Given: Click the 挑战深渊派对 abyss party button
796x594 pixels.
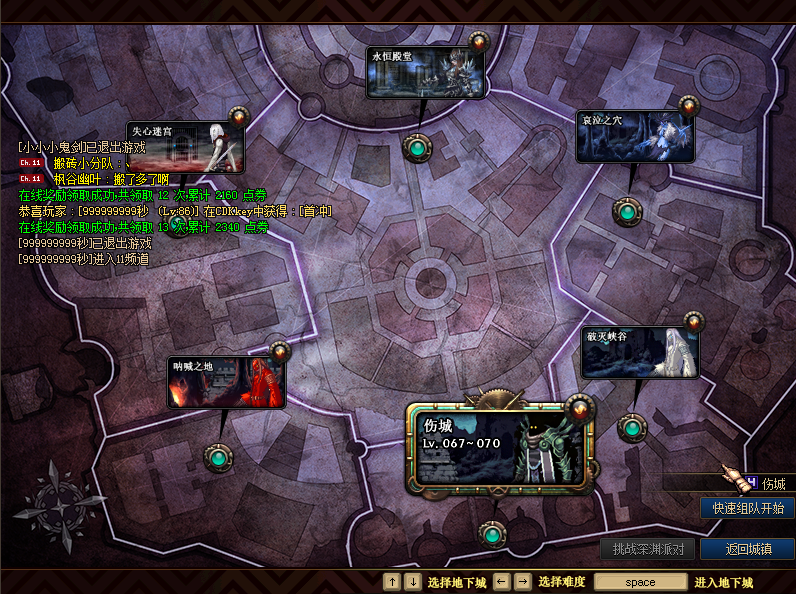Looking at the screenshot, I should 648,549.
